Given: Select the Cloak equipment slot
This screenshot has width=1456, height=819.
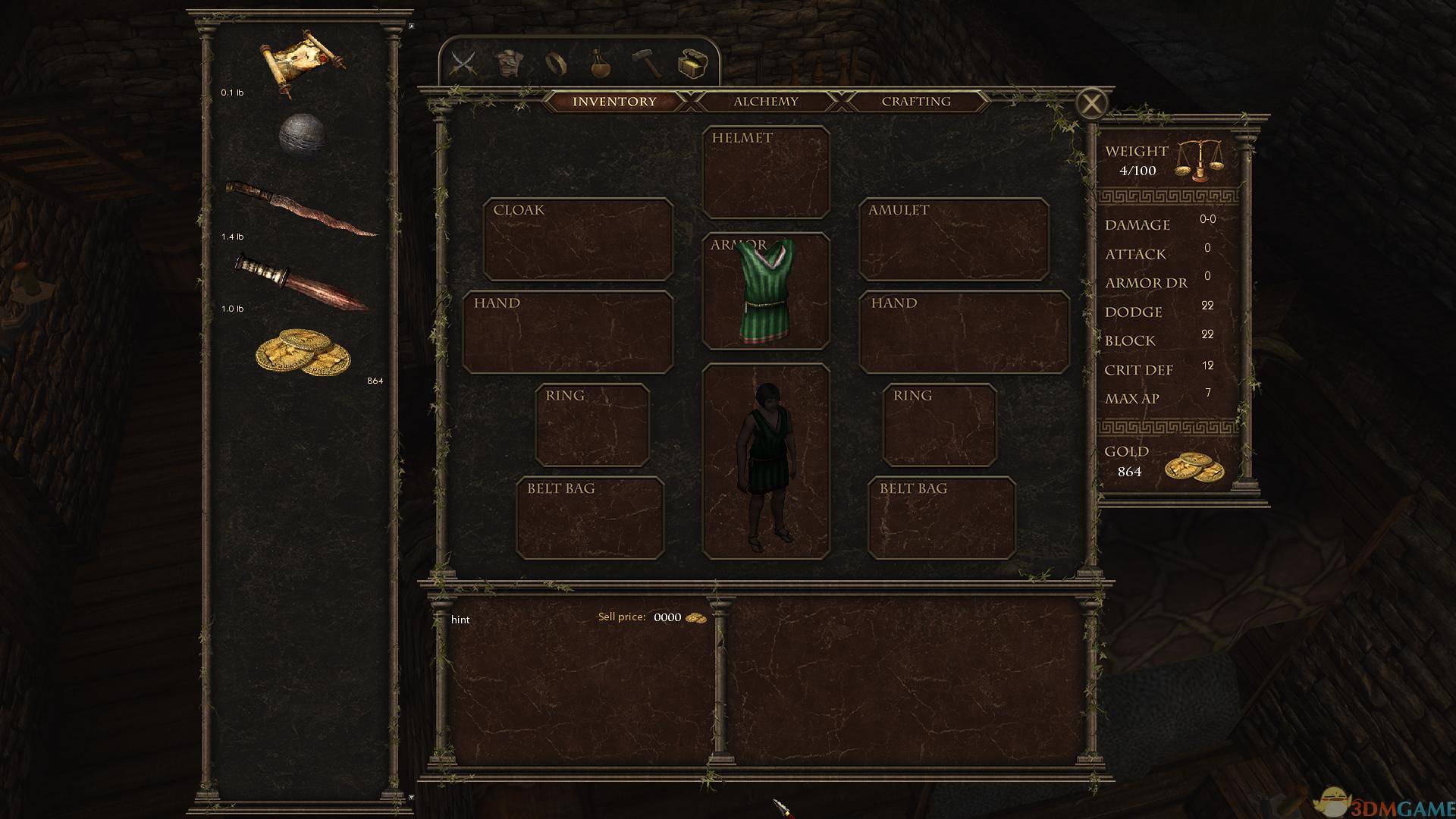Looking at the screenshot, I should [x=578, y=240].
